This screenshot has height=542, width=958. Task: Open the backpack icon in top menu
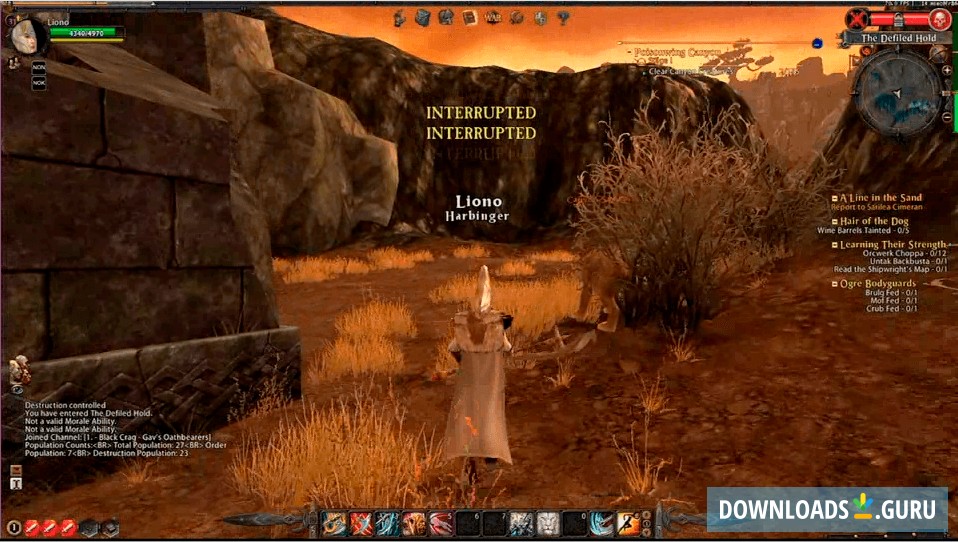click(421, 17)
